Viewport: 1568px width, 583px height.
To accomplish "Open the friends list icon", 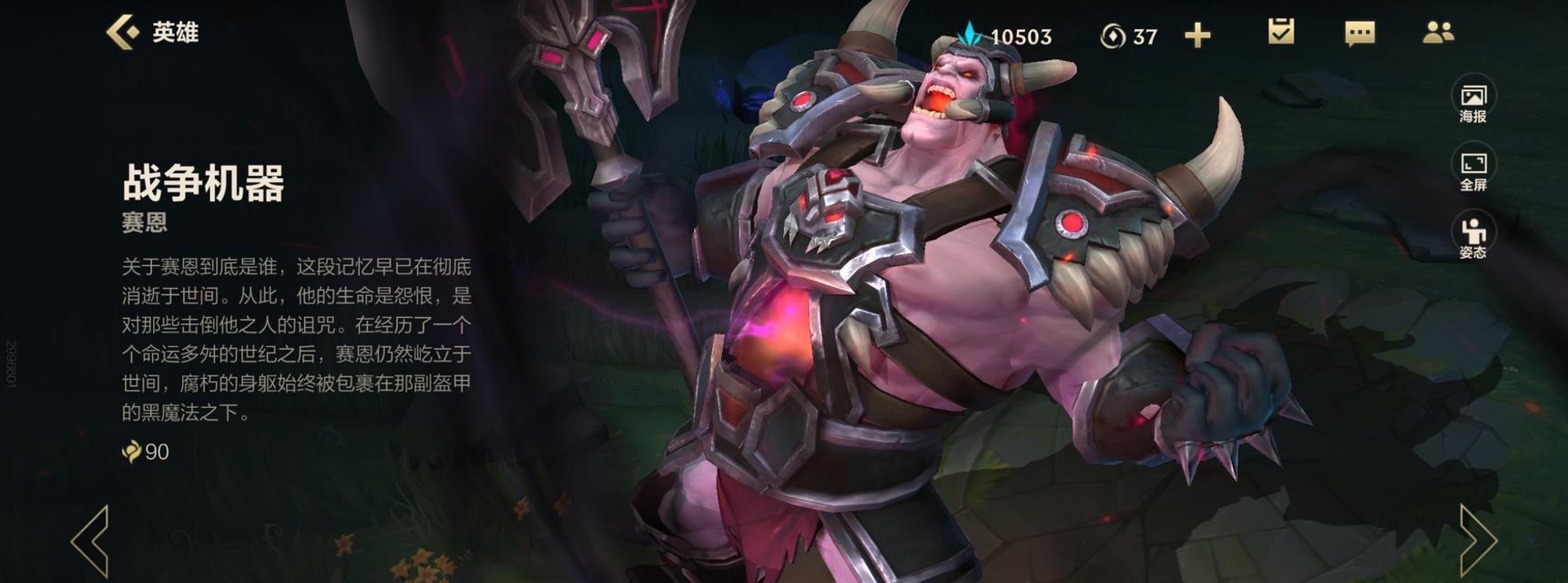I will [1438, 34].
